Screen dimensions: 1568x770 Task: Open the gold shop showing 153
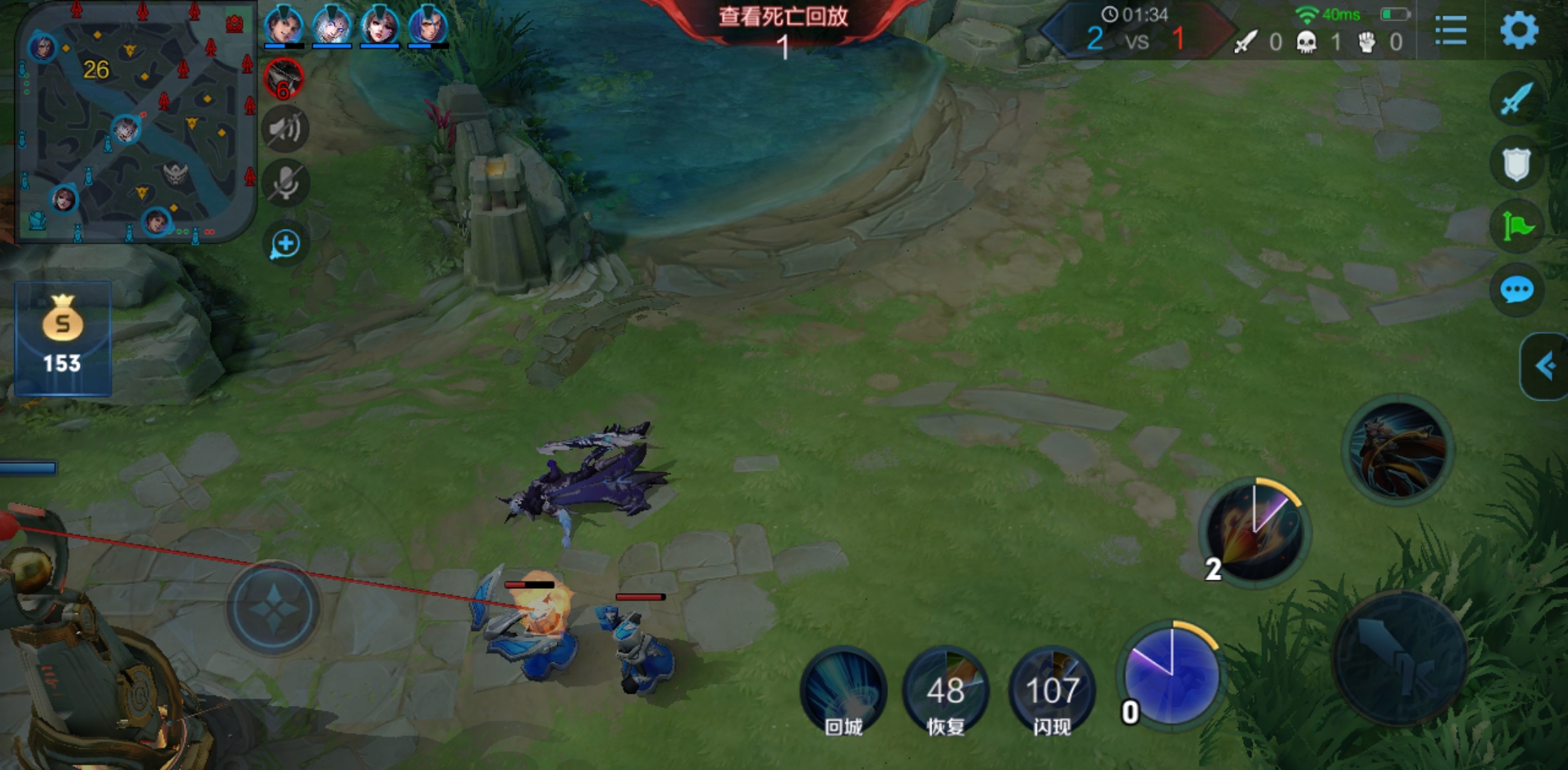[63, 338]
